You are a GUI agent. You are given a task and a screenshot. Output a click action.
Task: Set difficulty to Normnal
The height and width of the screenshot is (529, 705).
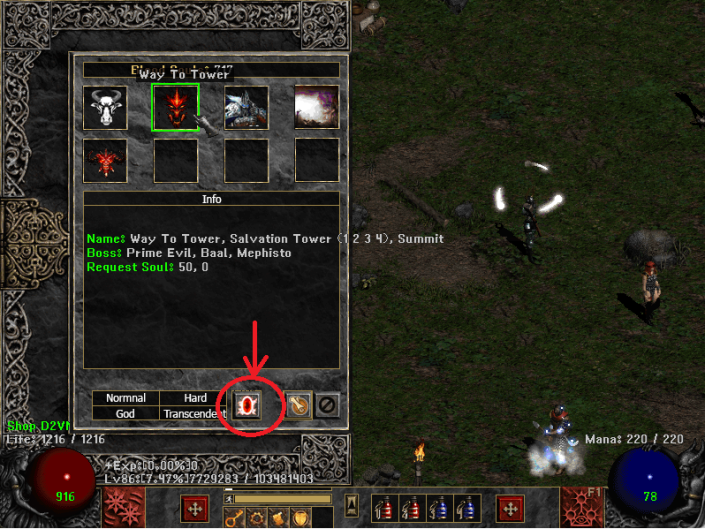tap(126, 398)
